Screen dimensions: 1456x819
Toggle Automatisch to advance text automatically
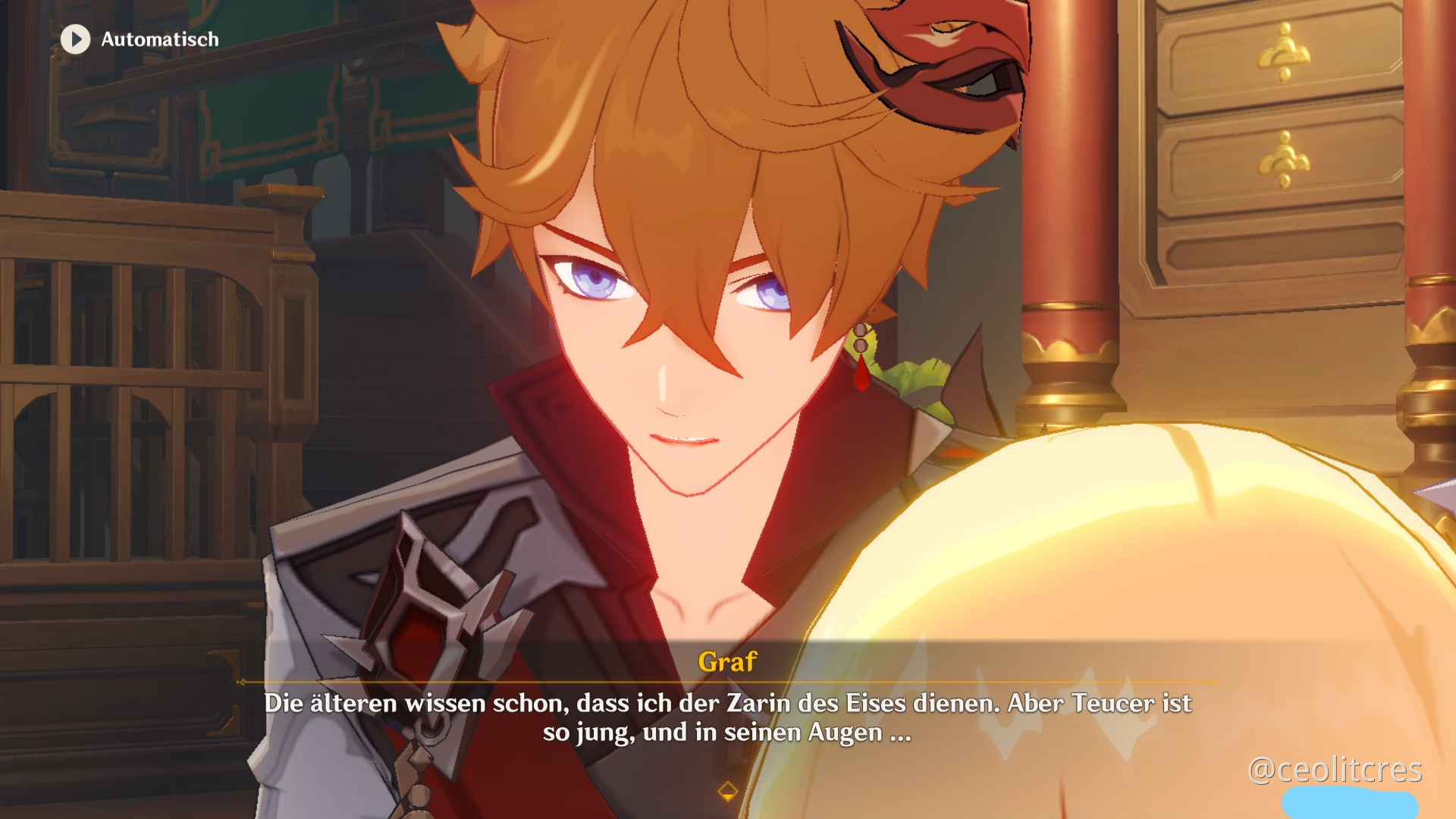(x=159, y=39)
